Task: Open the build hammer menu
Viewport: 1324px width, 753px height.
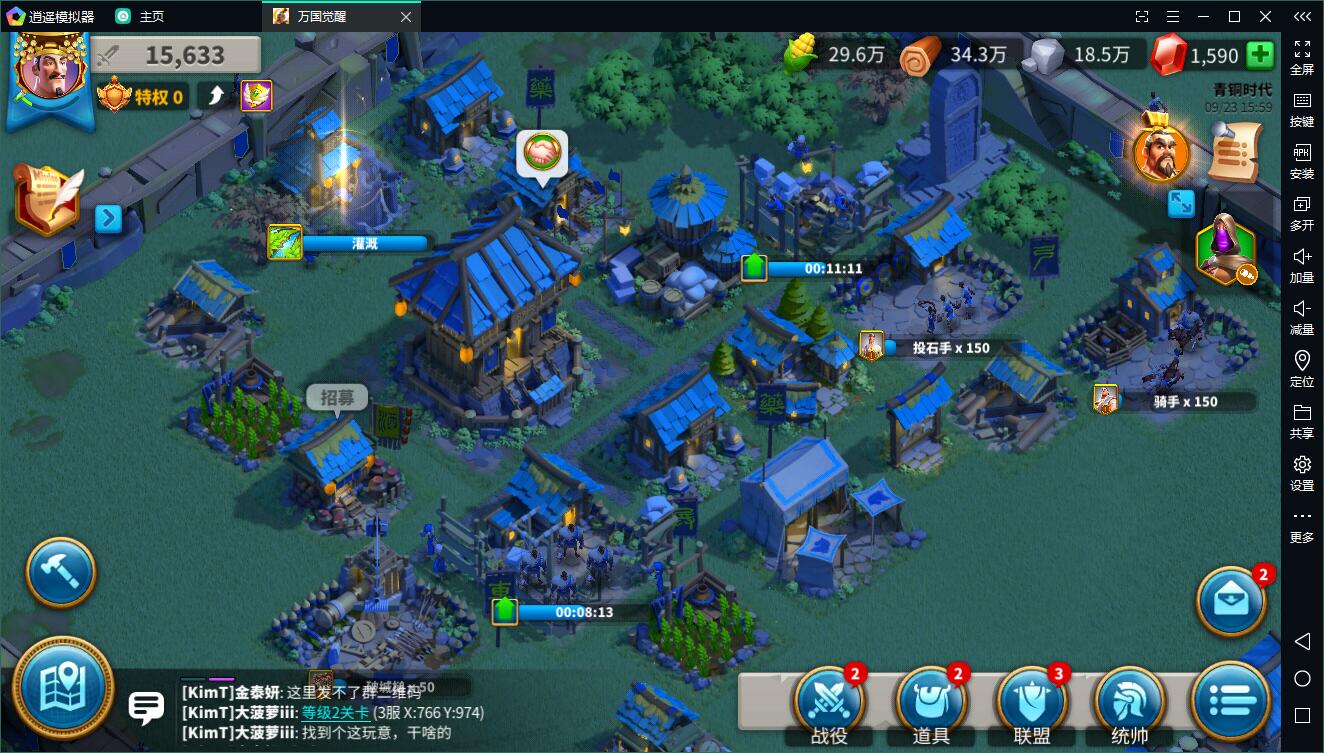Action: pos(60,573)
